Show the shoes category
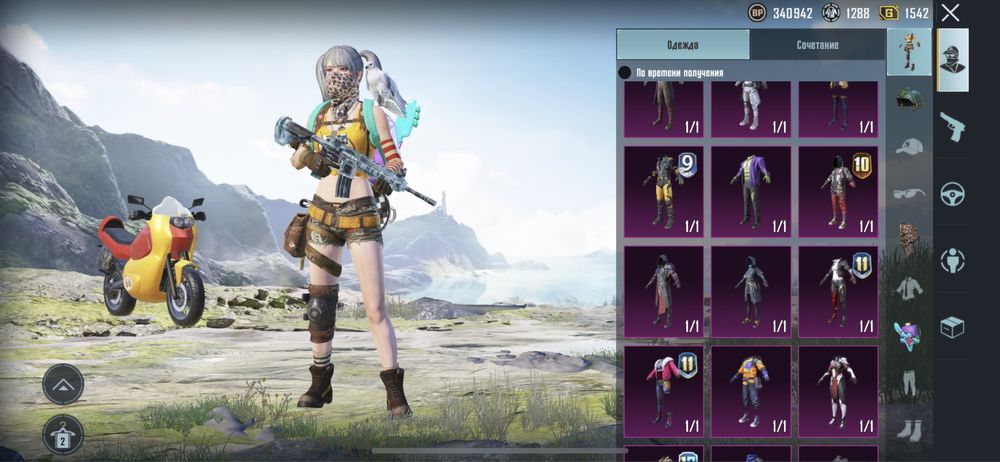 909,430
